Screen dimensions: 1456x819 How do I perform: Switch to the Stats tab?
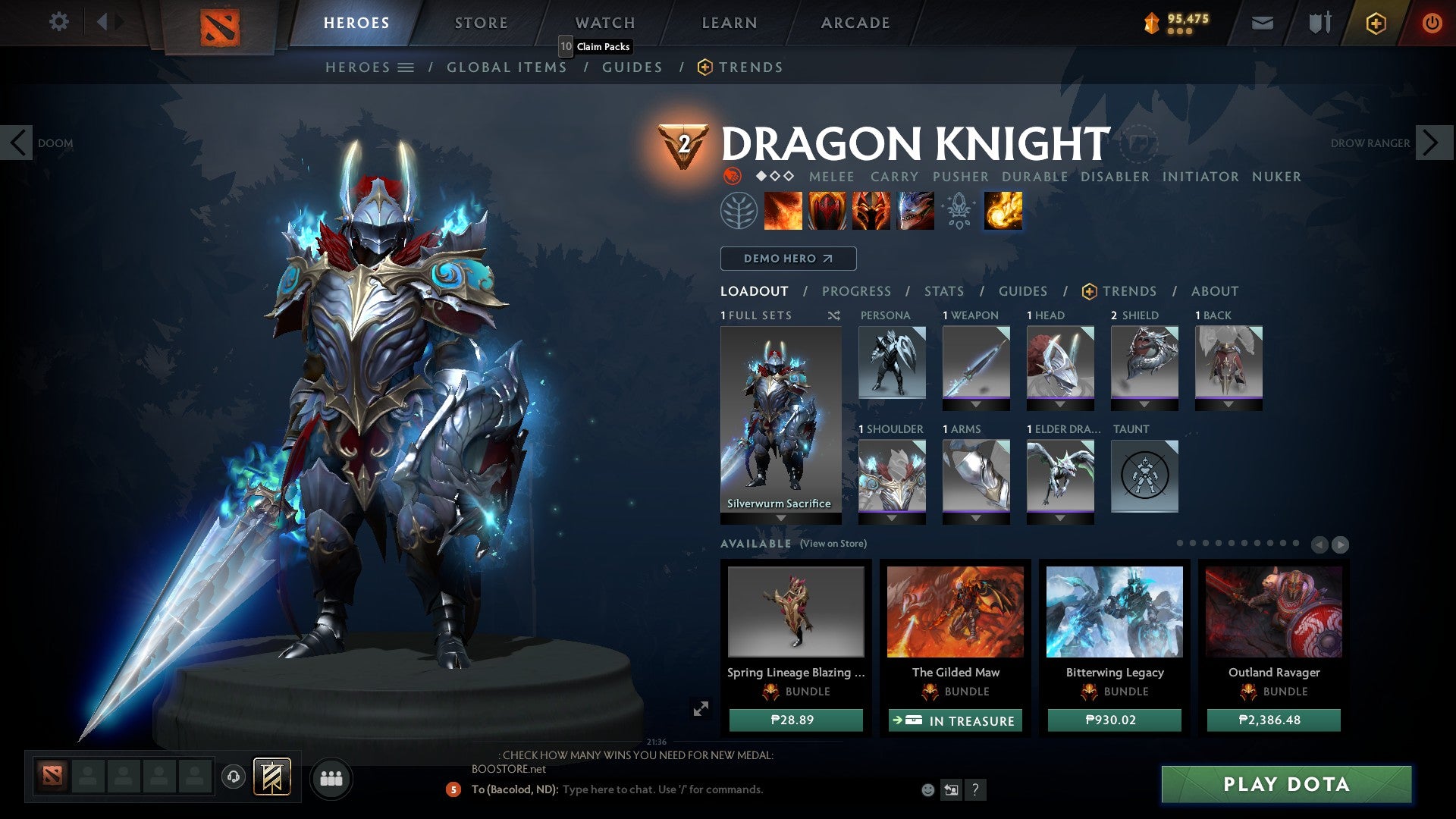coord(943,290)
